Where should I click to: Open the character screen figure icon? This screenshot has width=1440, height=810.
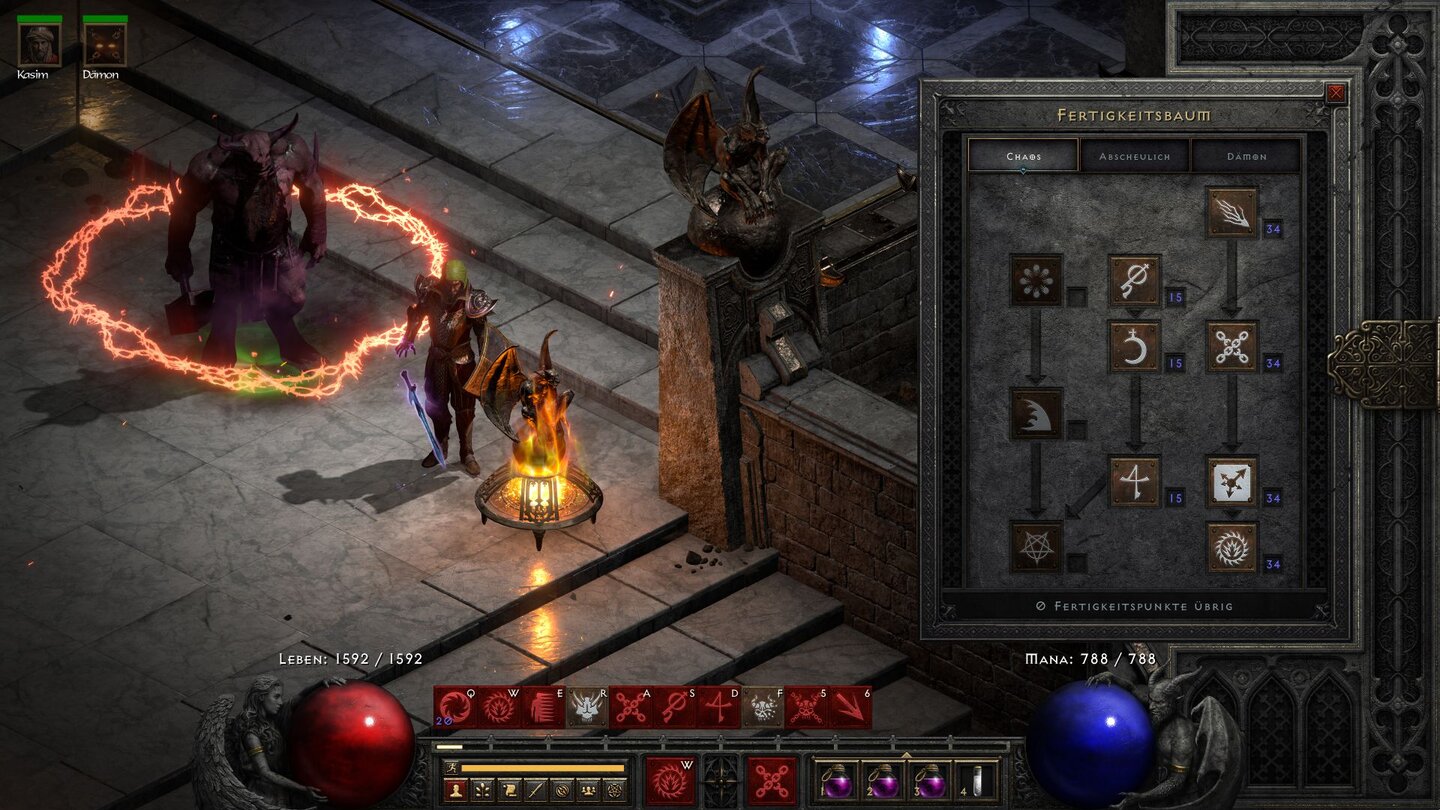[456, 790]
